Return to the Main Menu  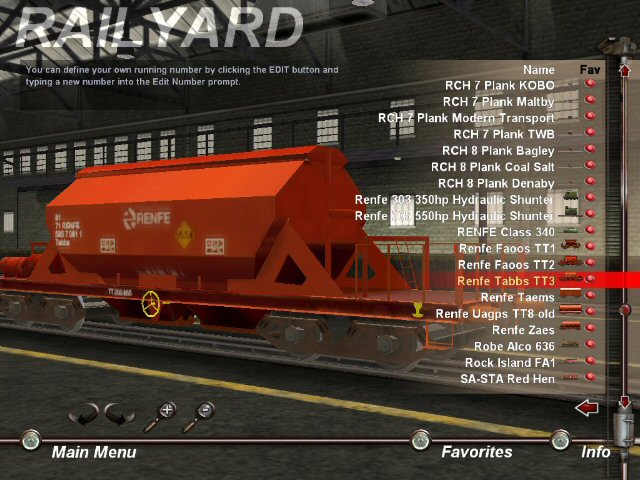coord(93,452)
